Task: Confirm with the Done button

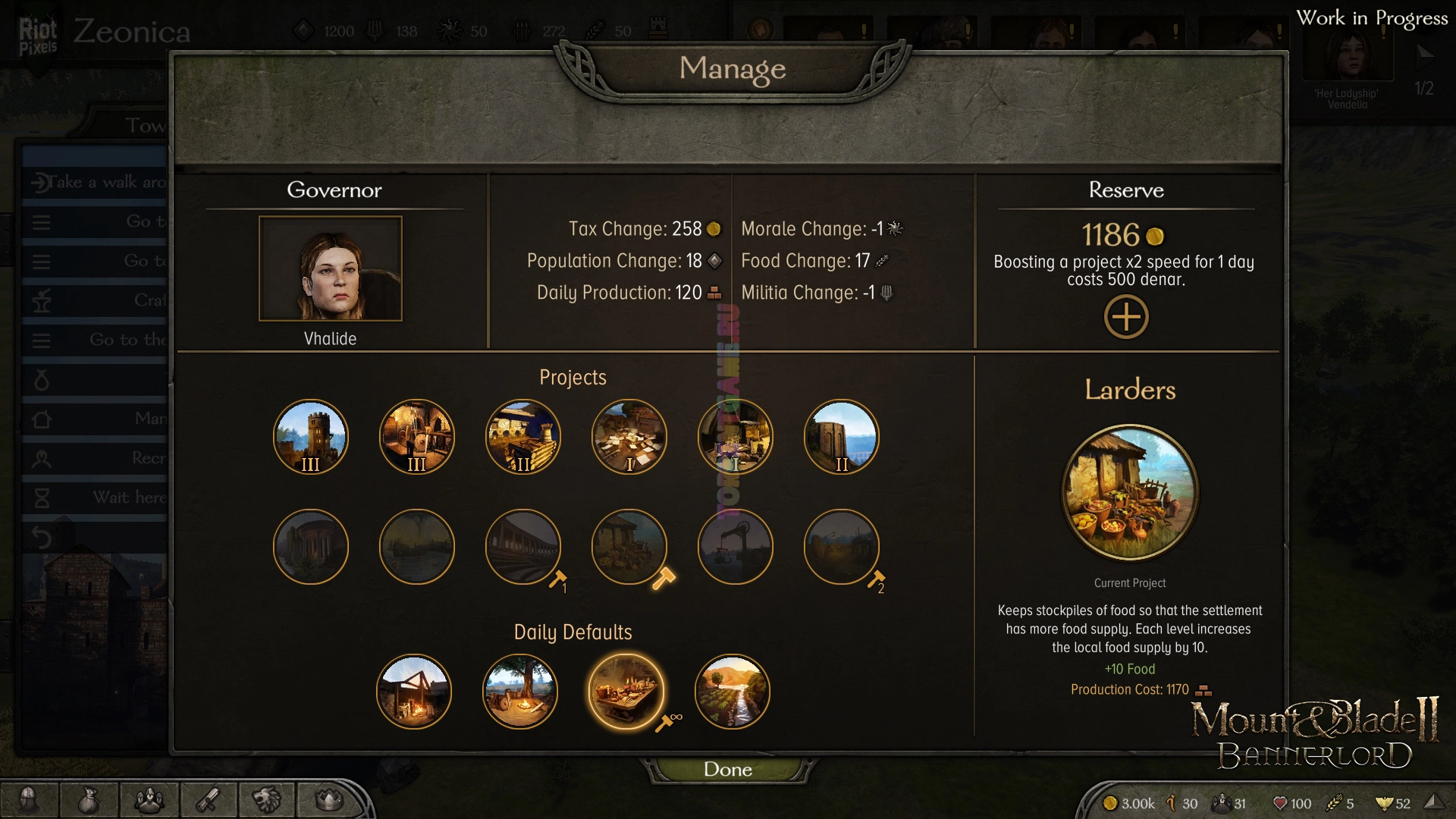Action: (x=728, y=769)
